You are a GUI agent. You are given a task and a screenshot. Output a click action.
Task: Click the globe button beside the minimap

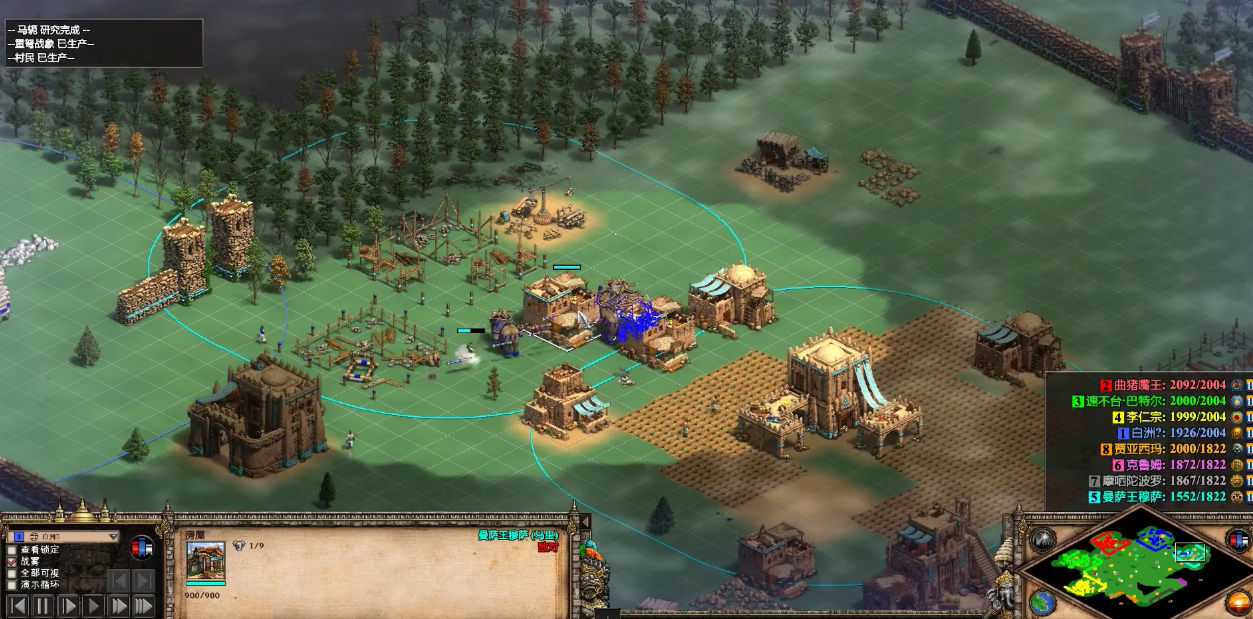tap(1043, 603)
